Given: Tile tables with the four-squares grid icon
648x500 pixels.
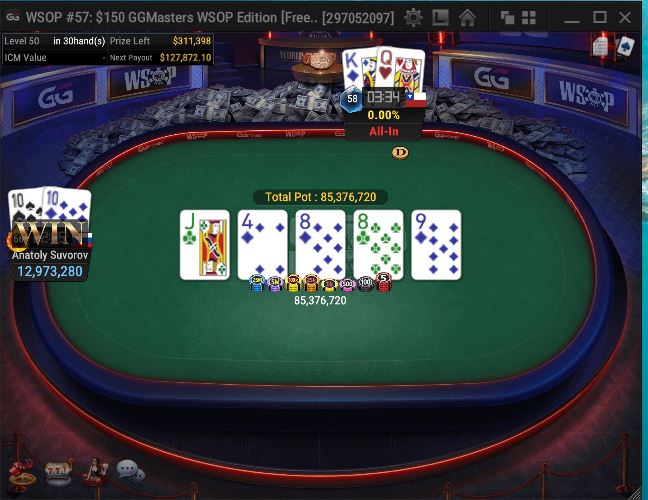Looking at the screenshot, I should [528, 18].
